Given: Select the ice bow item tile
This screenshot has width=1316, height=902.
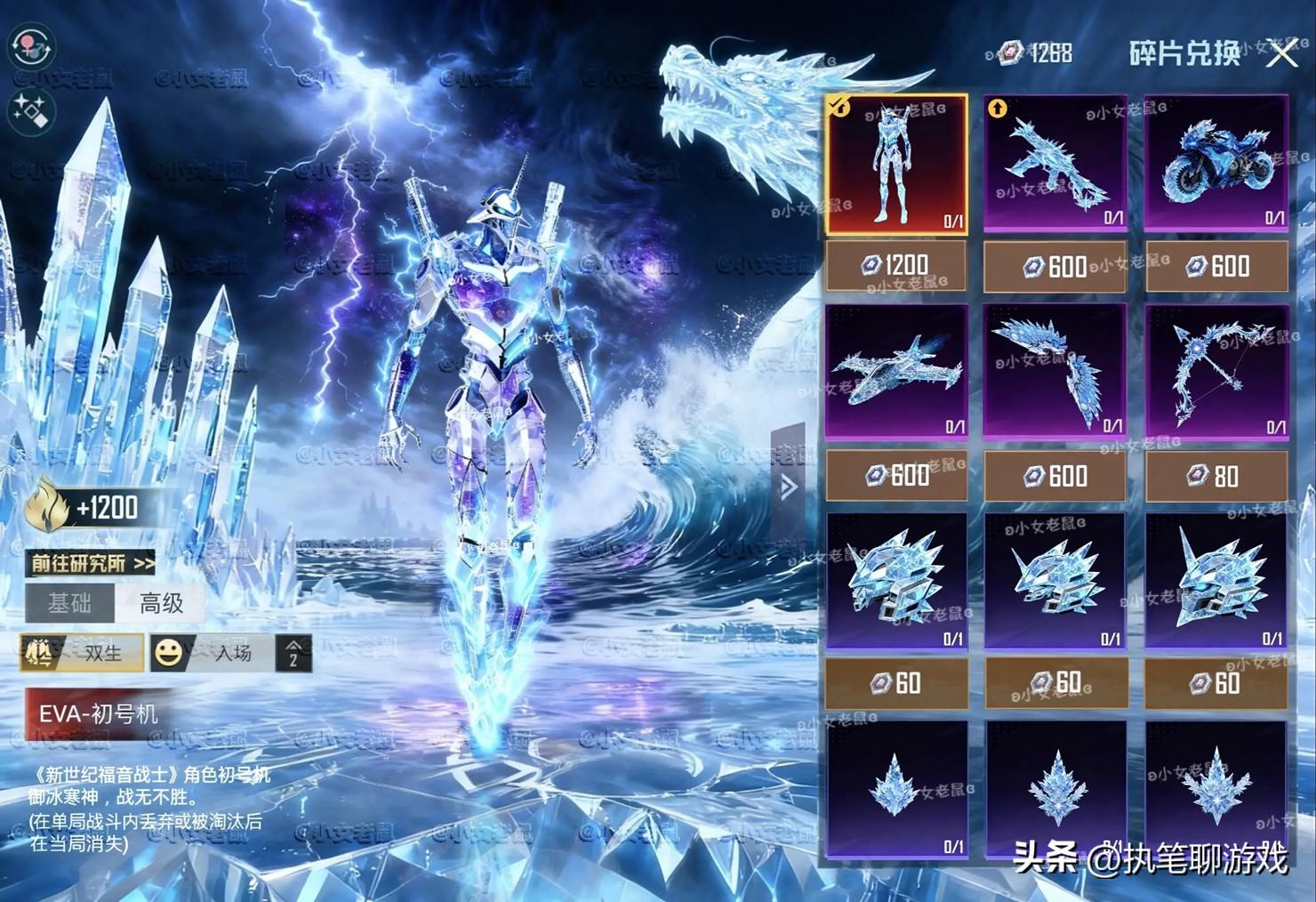Looking at the screenshot, I should pos(1216,372).
